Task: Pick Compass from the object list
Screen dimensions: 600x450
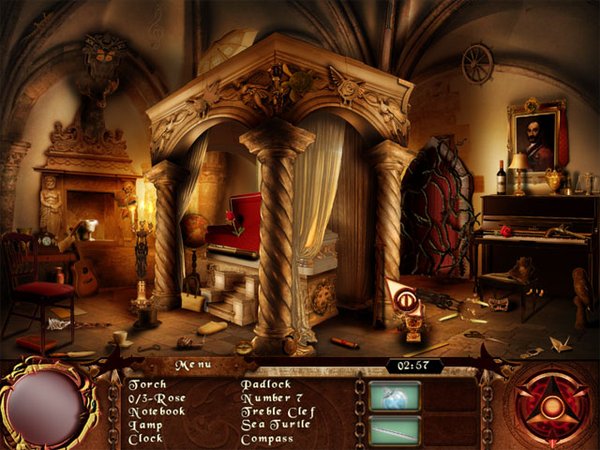Action: [266, 439]
